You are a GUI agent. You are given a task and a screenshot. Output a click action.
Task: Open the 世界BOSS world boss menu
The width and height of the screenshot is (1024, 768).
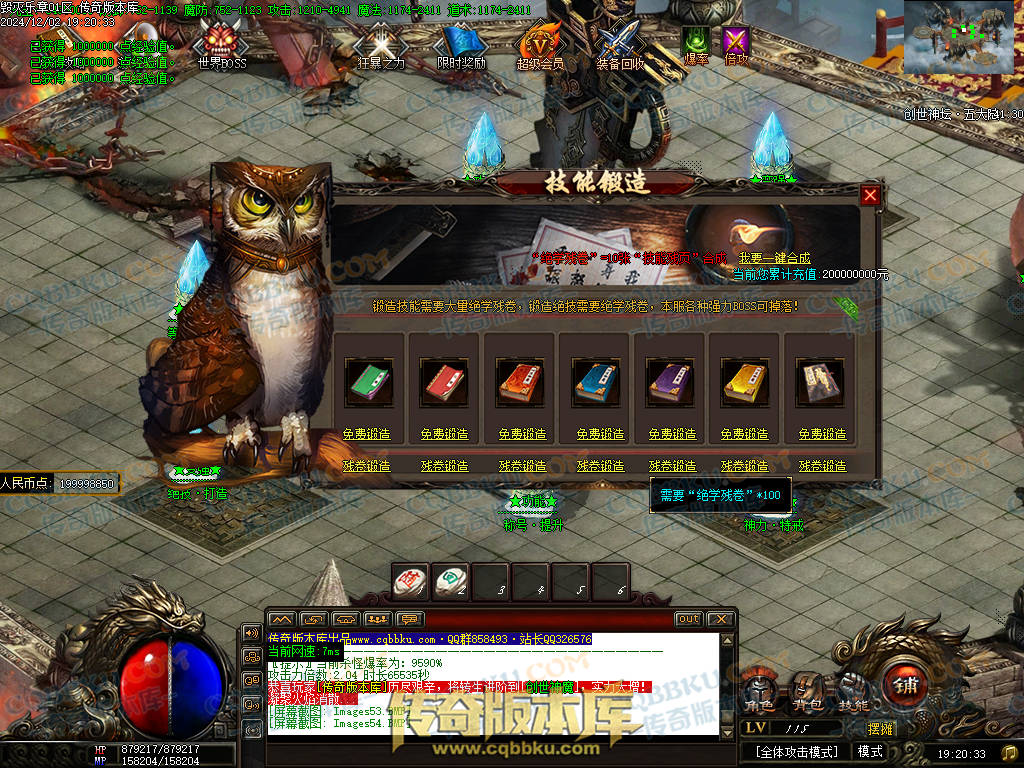[x=221, y=45]
